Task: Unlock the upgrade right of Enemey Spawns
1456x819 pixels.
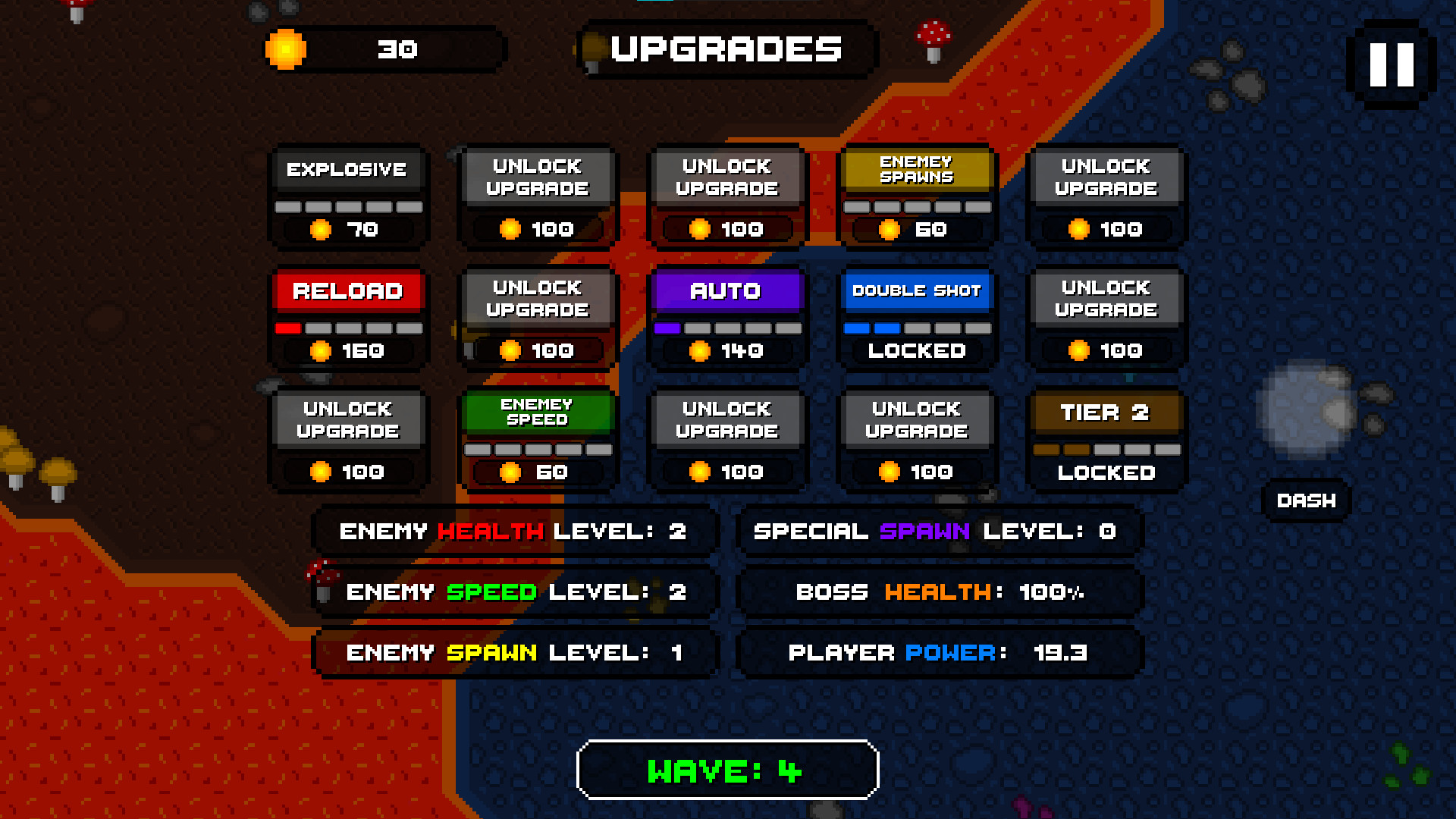Action: (1106, 197)
